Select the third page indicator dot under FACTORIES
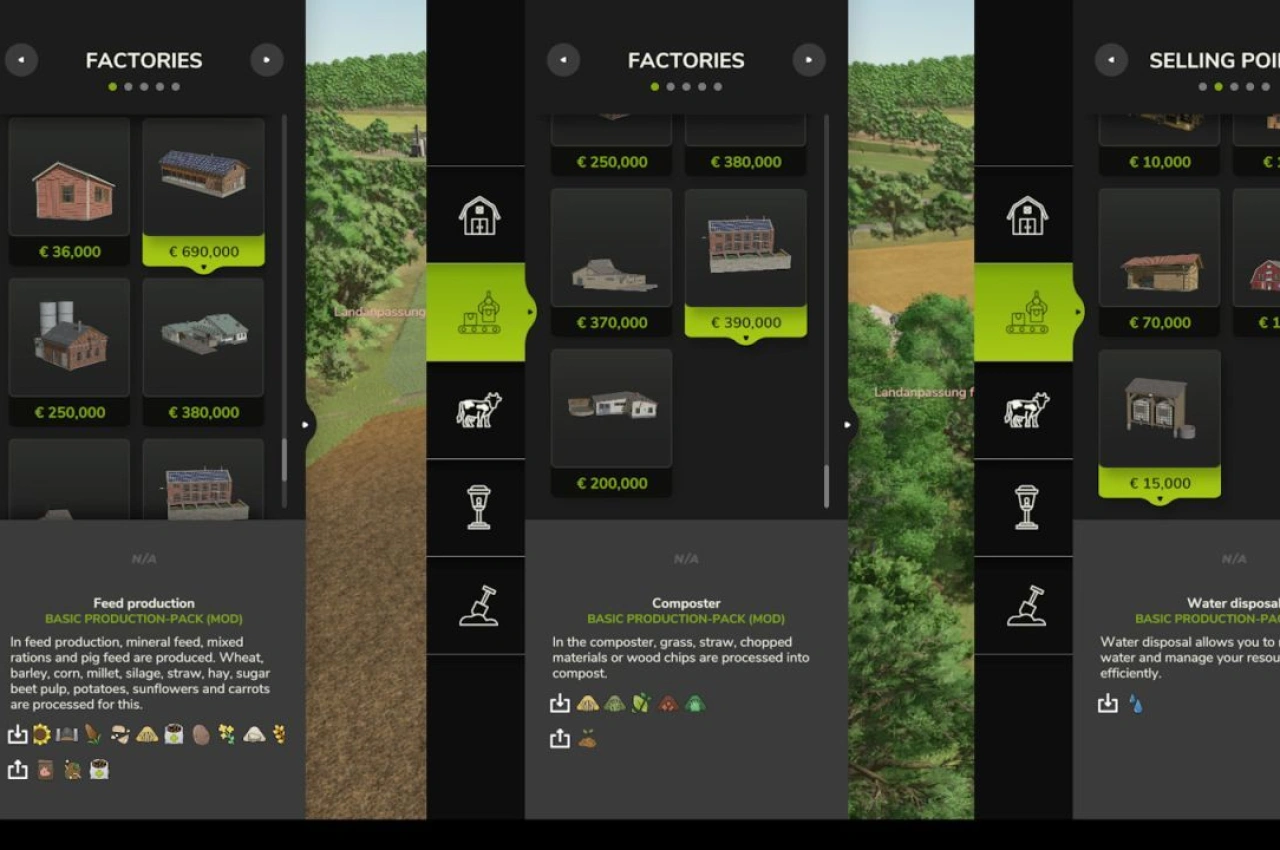Screen dimensions: 1280x850 (x=143, y=86)
